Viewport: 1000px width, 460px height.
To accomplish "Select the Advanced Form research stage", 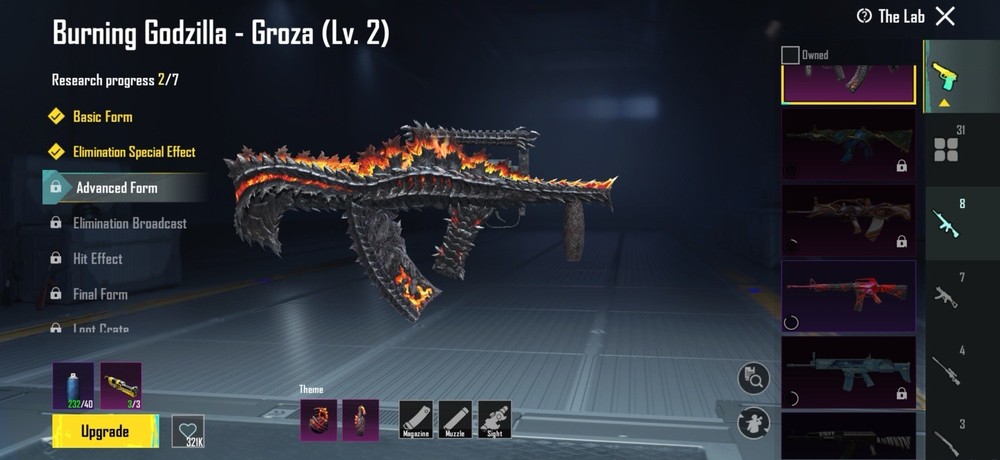I will coord(116,187).
